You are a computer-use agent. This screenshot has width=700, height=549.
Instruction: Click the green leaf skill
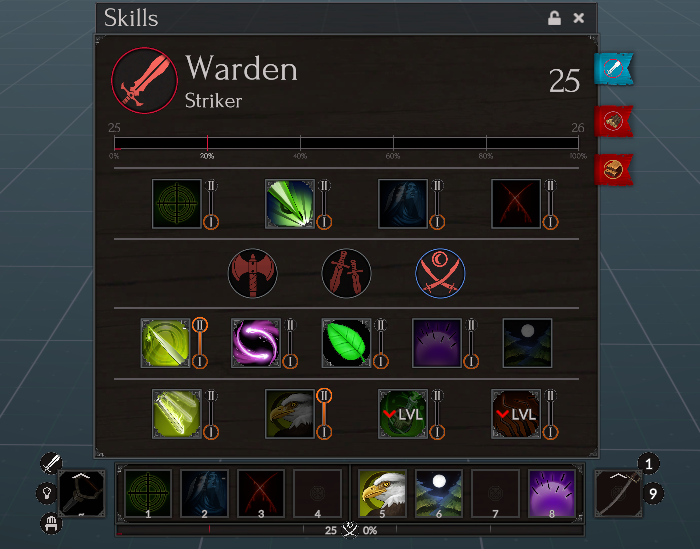point(346,343)
